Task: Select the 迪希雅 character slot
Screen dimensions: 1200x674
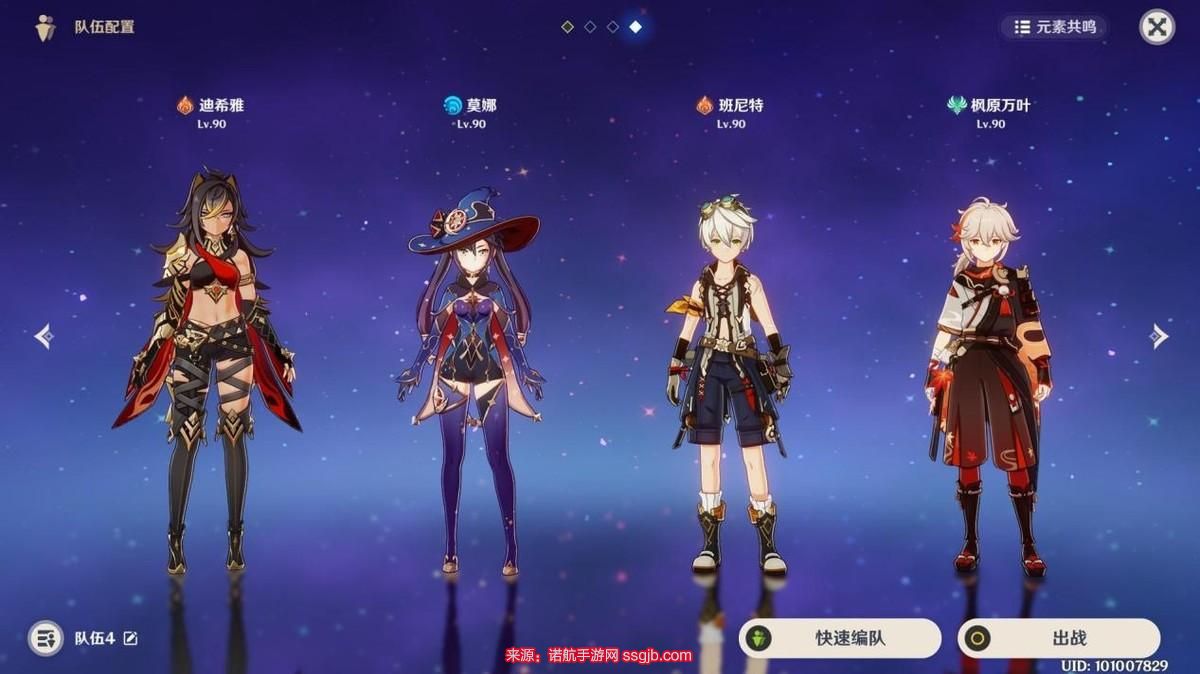Action: (209, 370)
